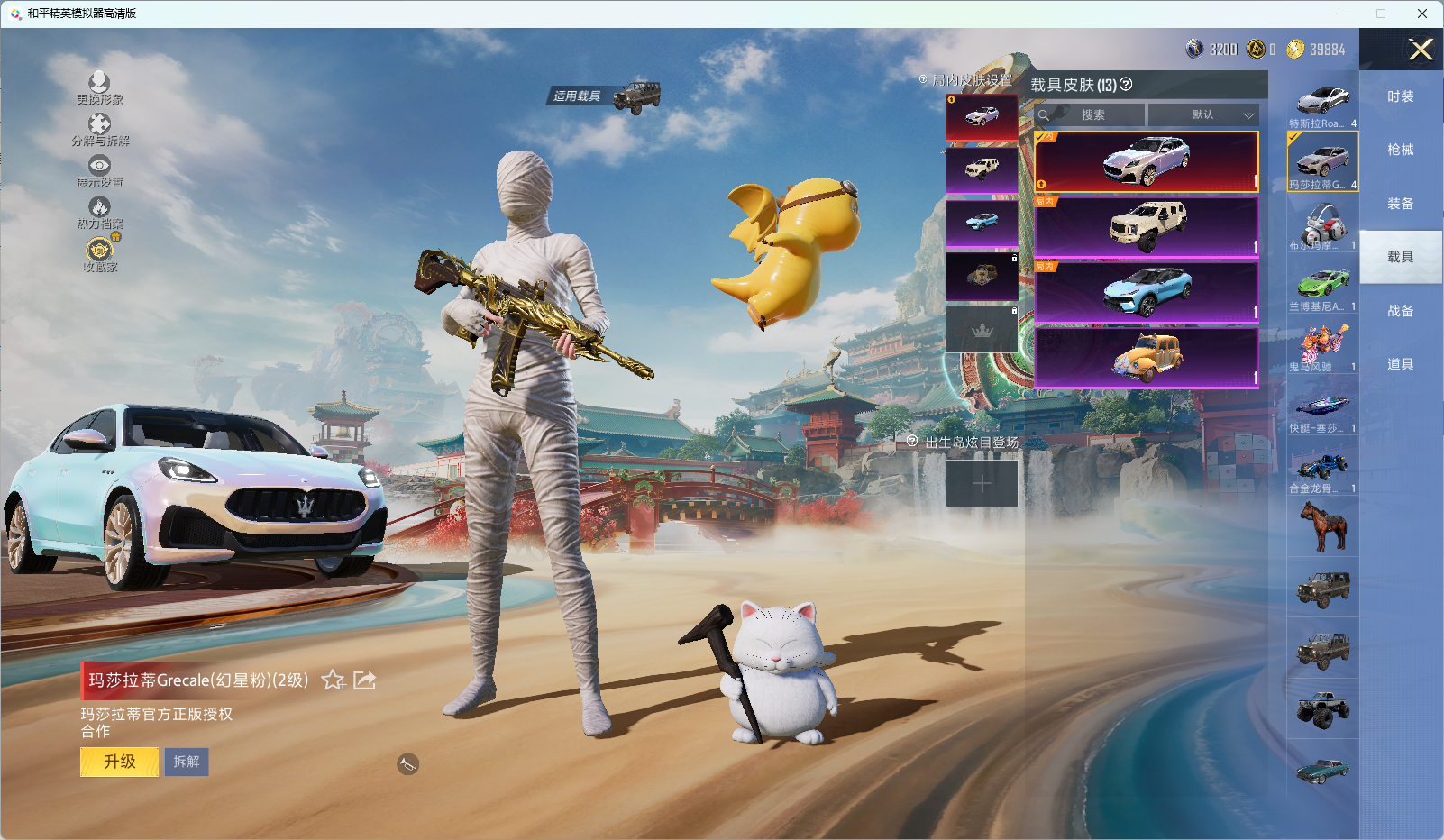The image size is (1444, 840).
Task: Click the skin search box
Action: point(1092,115)
